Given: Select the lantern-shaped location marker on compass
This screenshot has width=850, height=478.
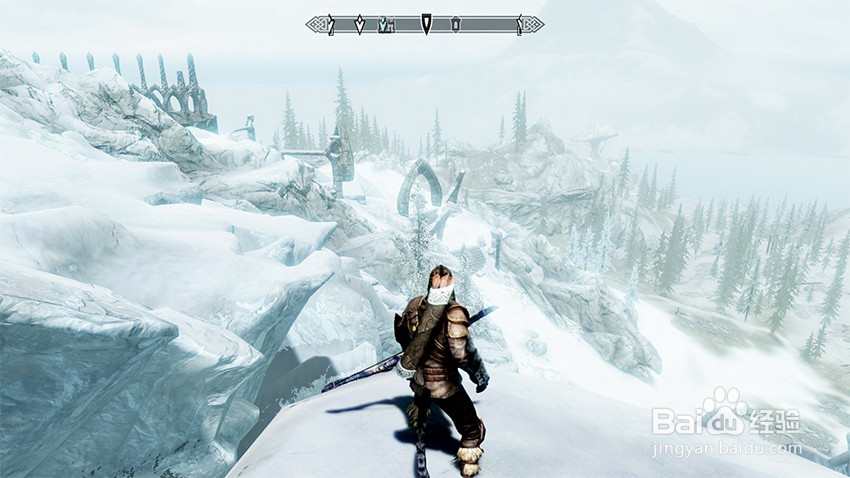Looking at the screenshot, I should 456,24.
